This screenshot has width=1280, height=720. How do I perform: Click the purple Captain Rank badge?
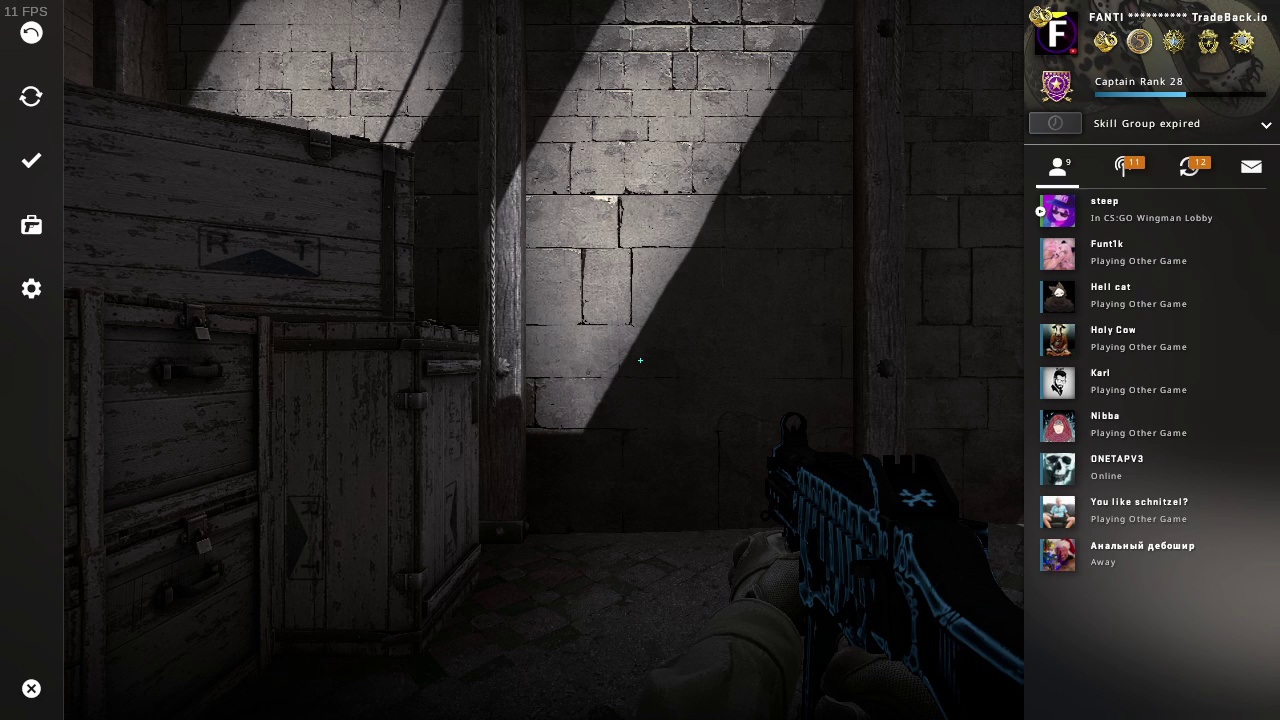[x=1056, y=86]
